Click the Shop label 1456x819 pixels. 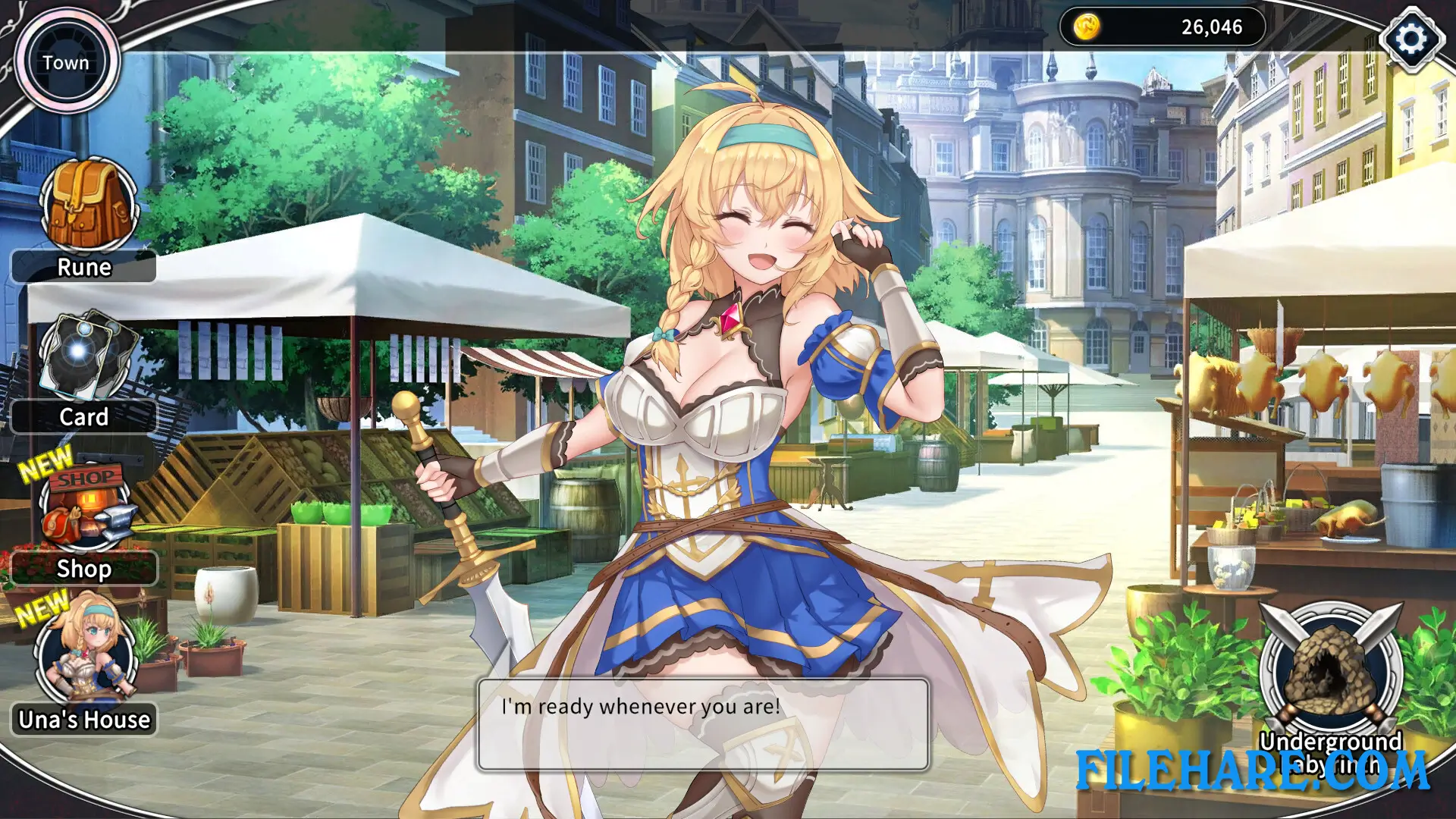click(x=84, y=569)
